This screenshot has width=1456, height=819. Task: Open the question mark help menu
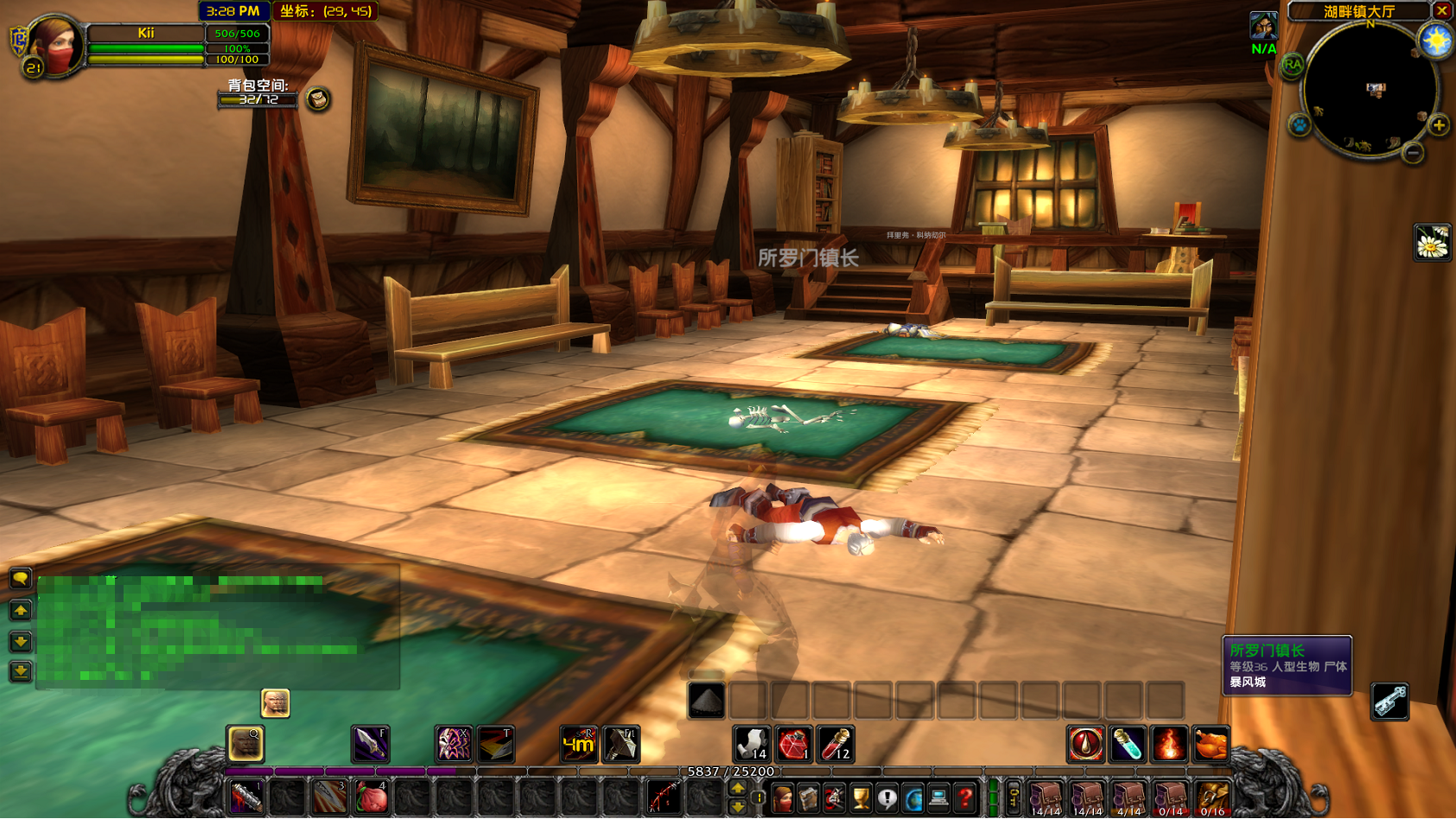tap(965, 798)
